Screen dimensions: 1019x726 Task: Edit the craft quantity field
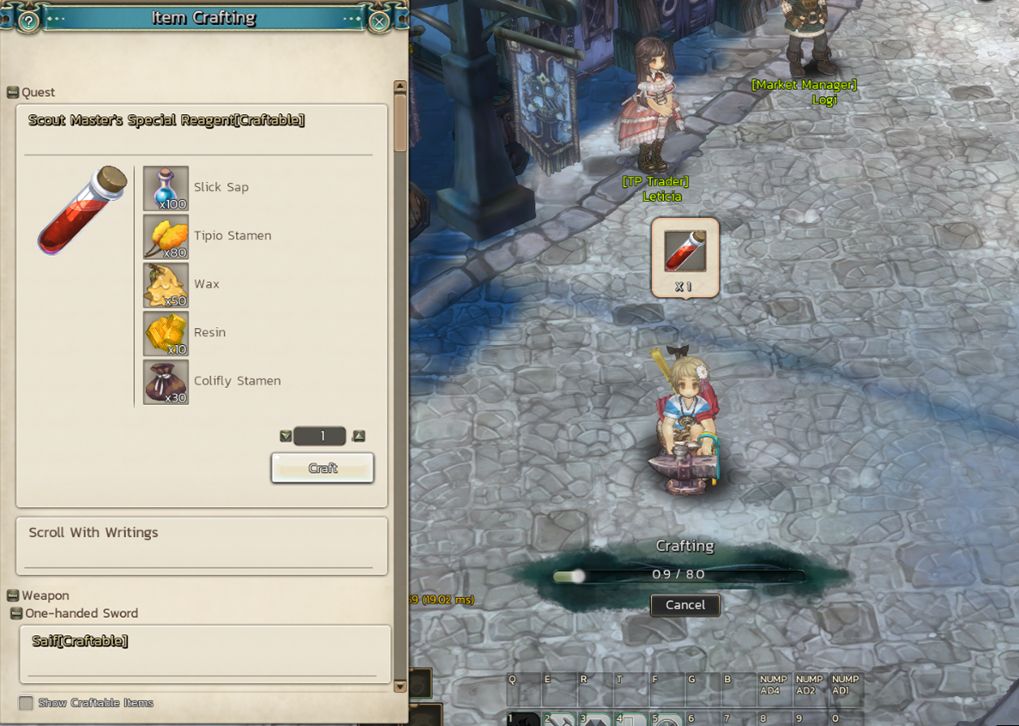tap(322, 436)
